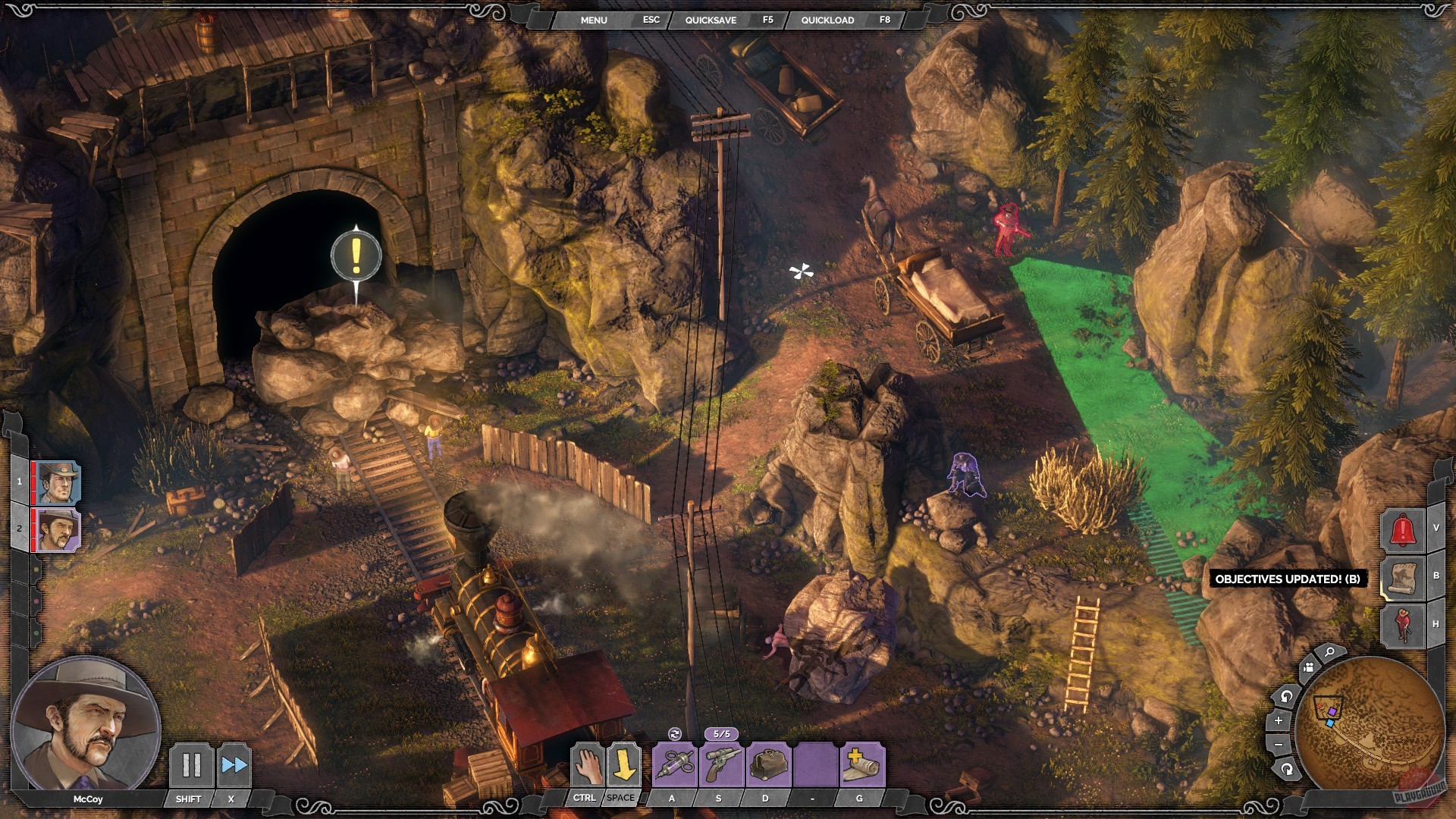
Task: Zoom in with the minimap plus button
Action: pos(1279,720)
